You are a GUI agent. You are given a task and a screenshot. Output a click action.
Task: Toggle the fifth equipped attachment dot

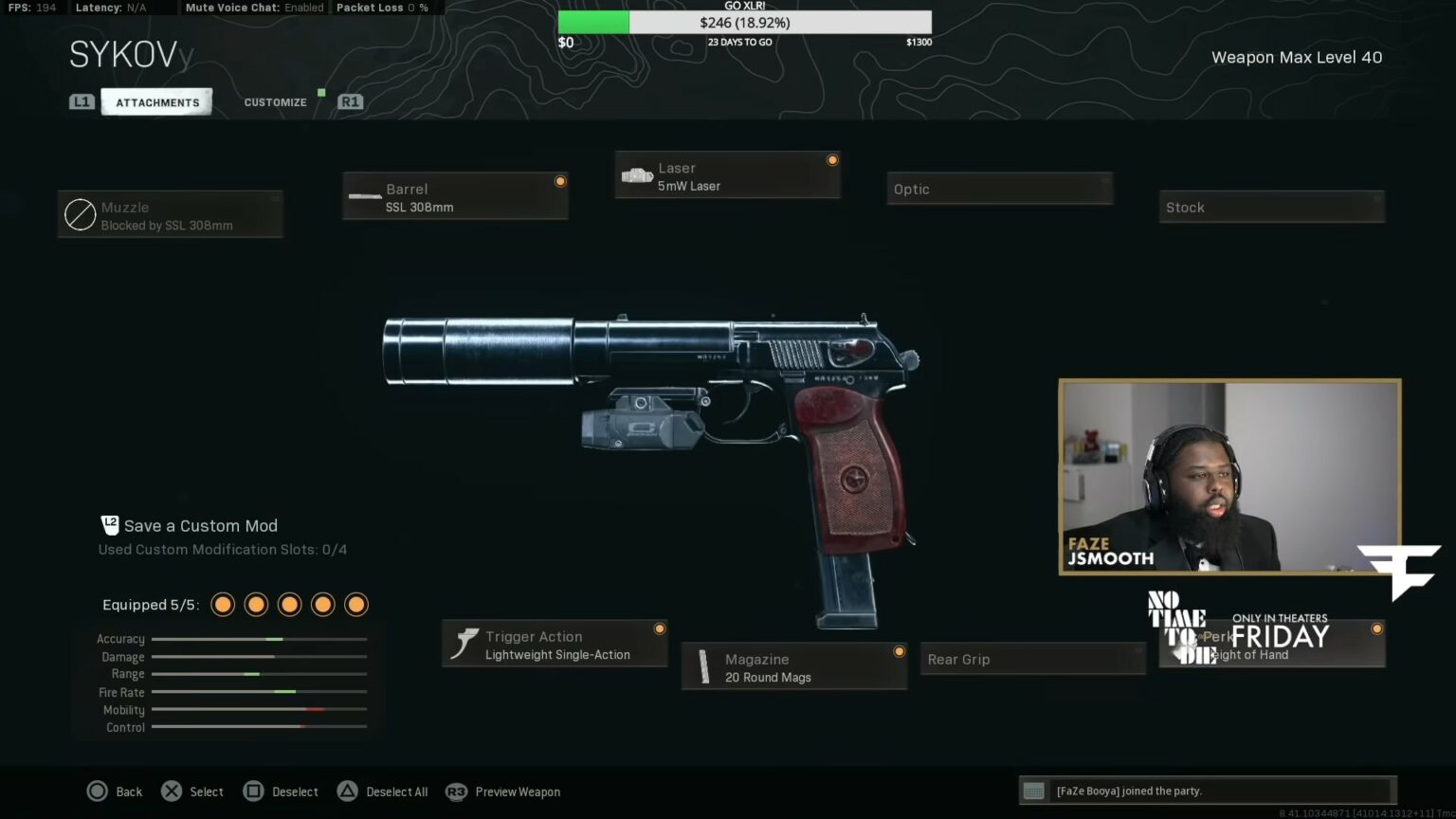(x=356, y=604)
